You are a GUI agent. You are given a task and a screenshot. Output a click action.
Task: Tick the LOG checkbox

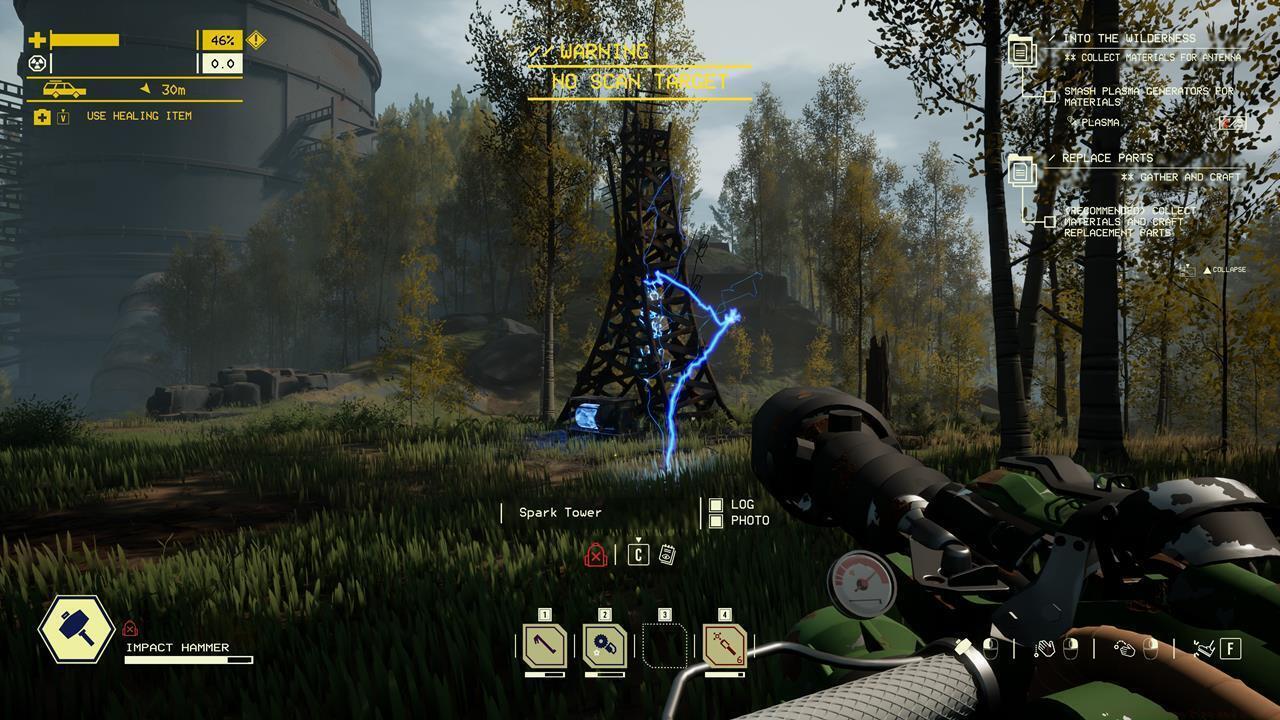(x=716, y=505)
